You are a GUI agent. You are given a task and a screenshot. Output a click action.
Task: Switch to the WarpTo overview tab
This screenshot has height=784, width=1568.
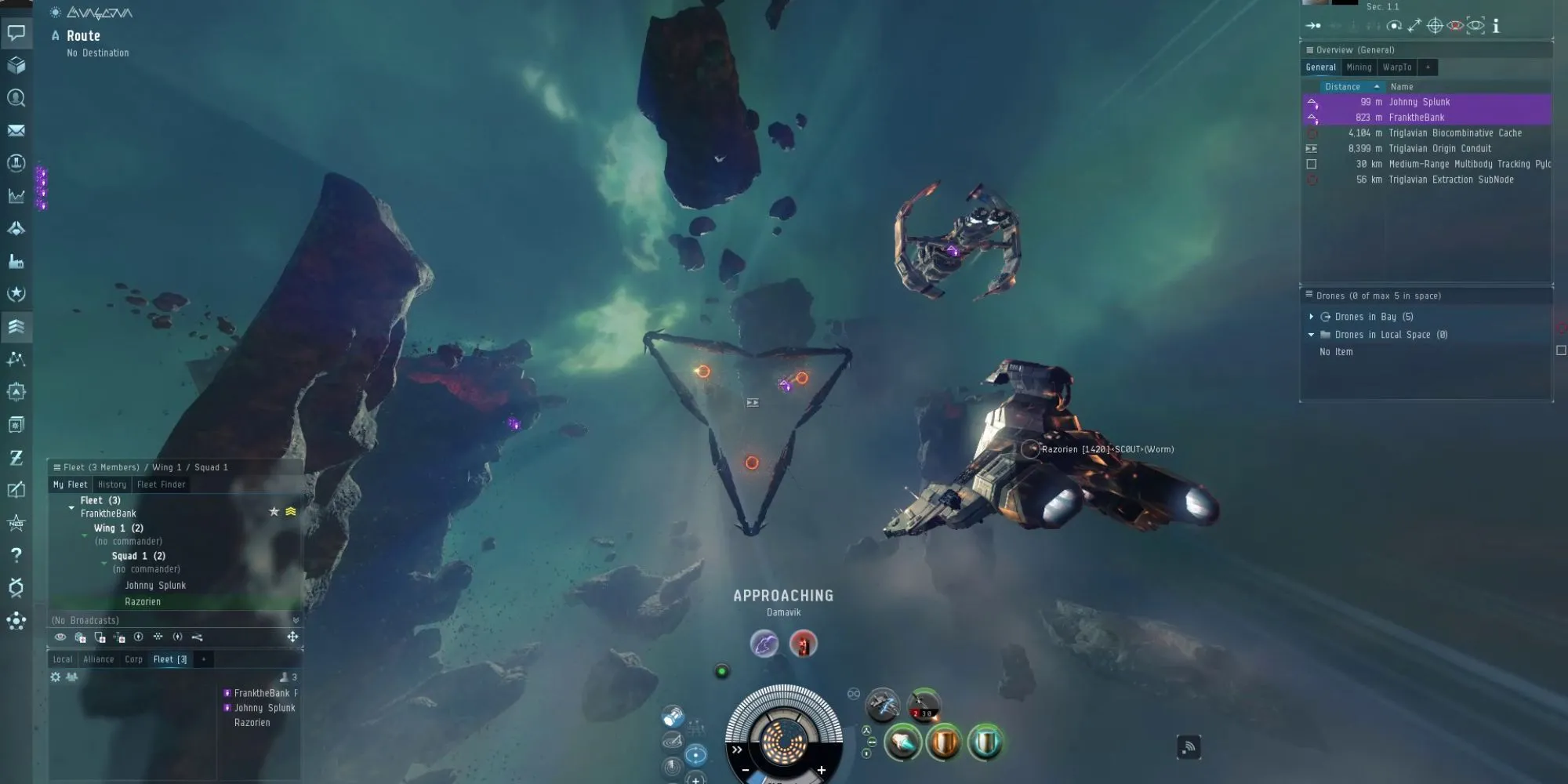click(x=1396, y=67)
